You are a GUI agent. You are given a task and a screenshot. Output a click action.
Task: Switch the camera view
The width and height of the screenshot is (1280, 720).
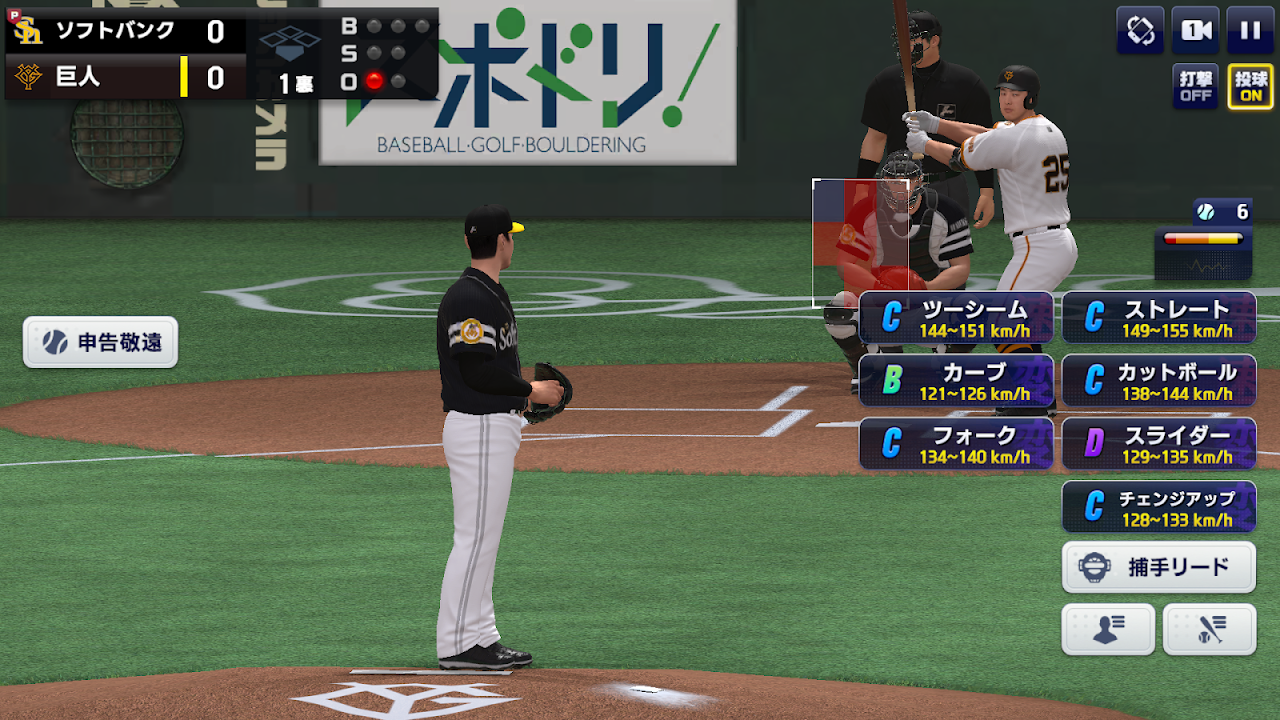[x=1195, y=30]
